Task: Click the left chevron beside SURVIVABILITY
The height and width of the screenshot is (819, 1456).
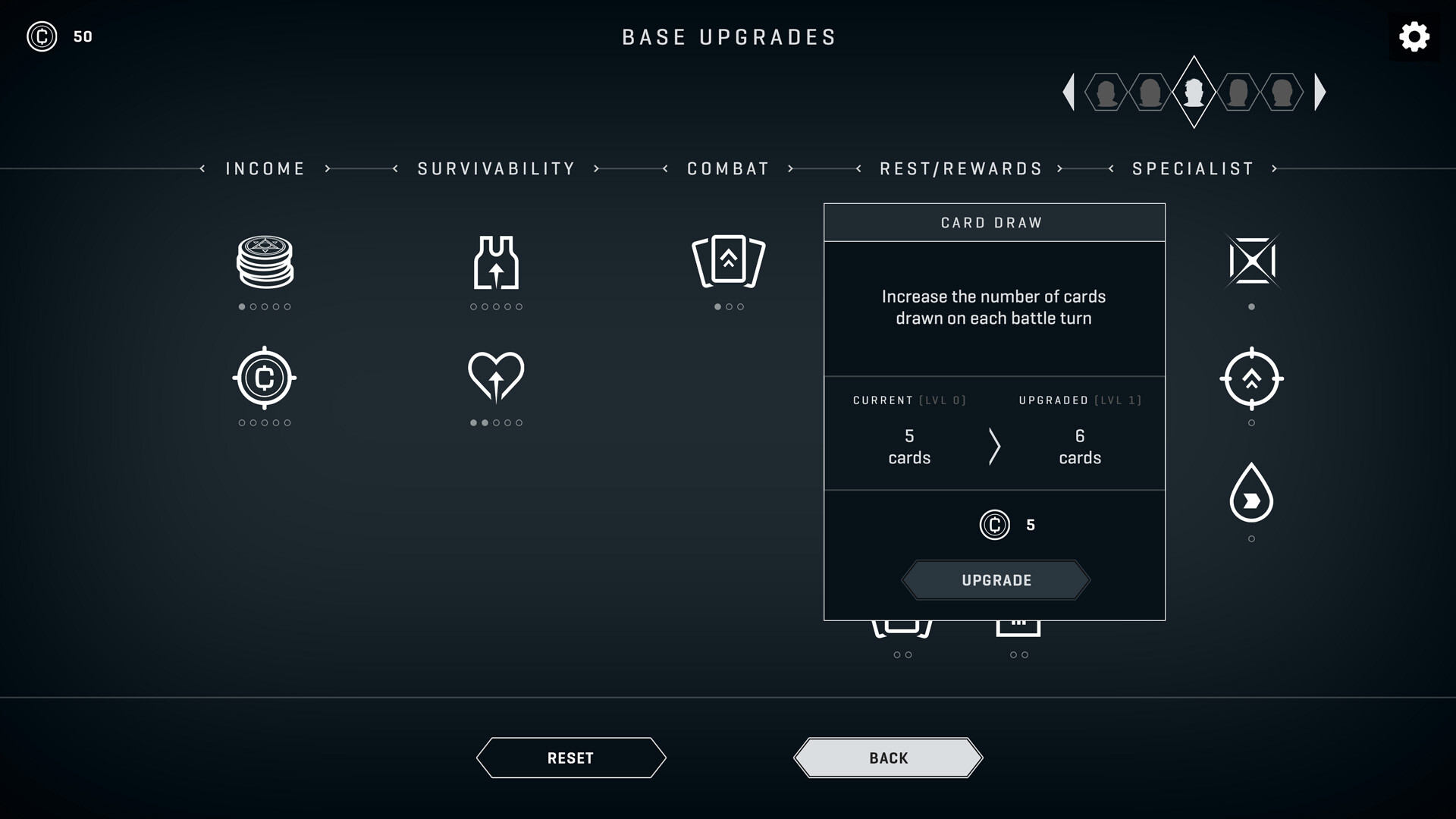Action: [394, 169]
